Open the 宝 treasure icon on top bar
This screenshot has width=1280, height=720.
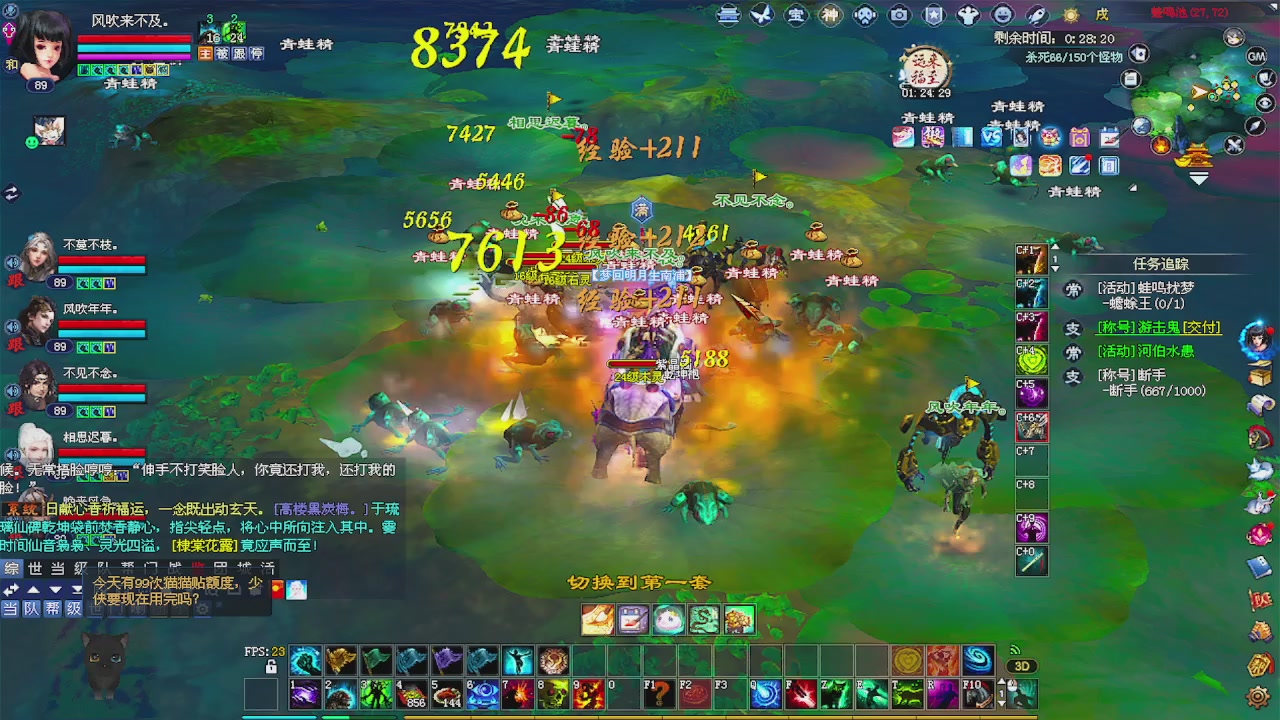click(797, 14)
